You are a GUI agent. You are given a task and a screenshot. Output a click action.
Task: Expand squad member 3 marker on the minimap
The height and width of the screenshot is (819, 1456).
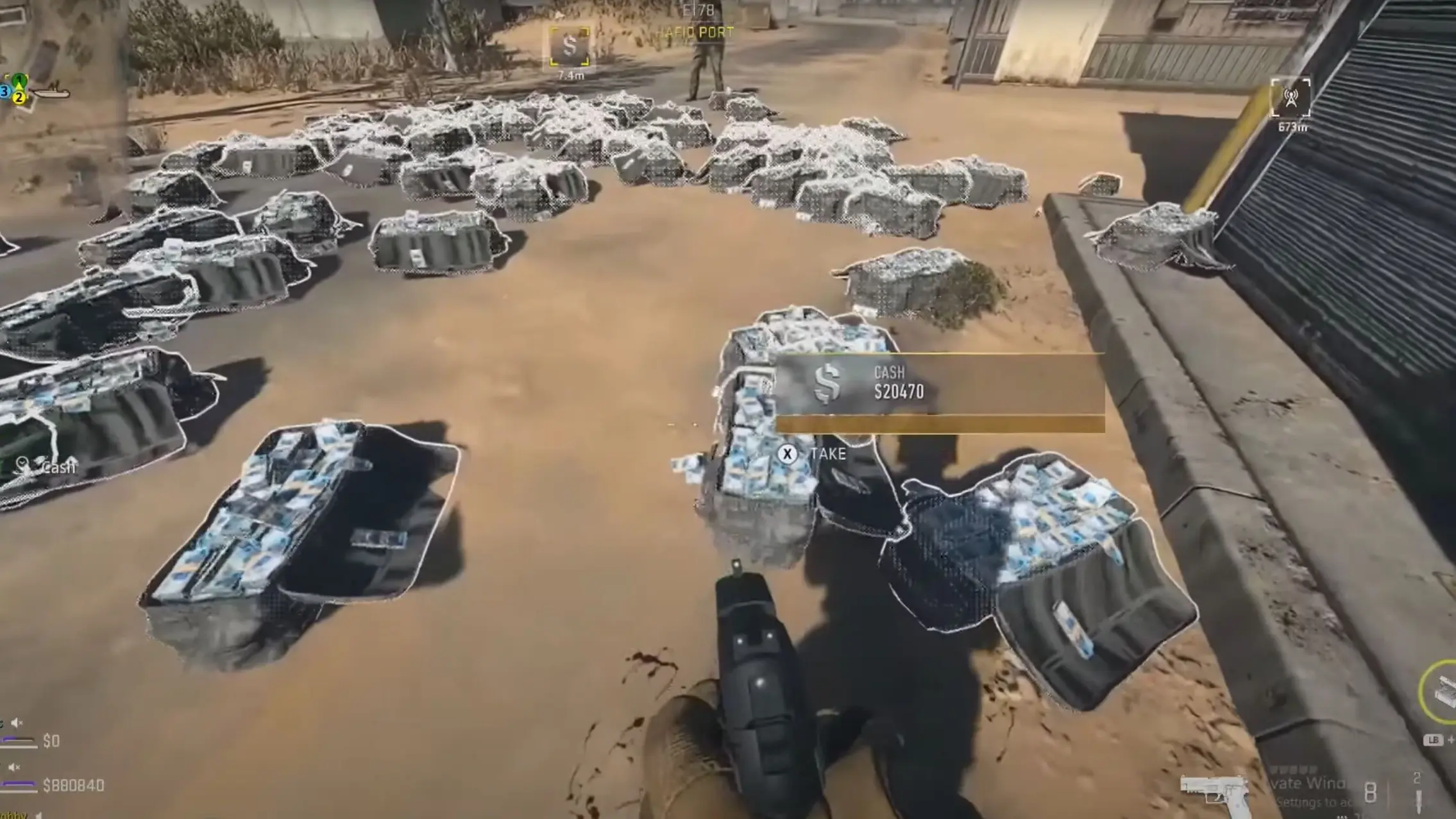4,91
